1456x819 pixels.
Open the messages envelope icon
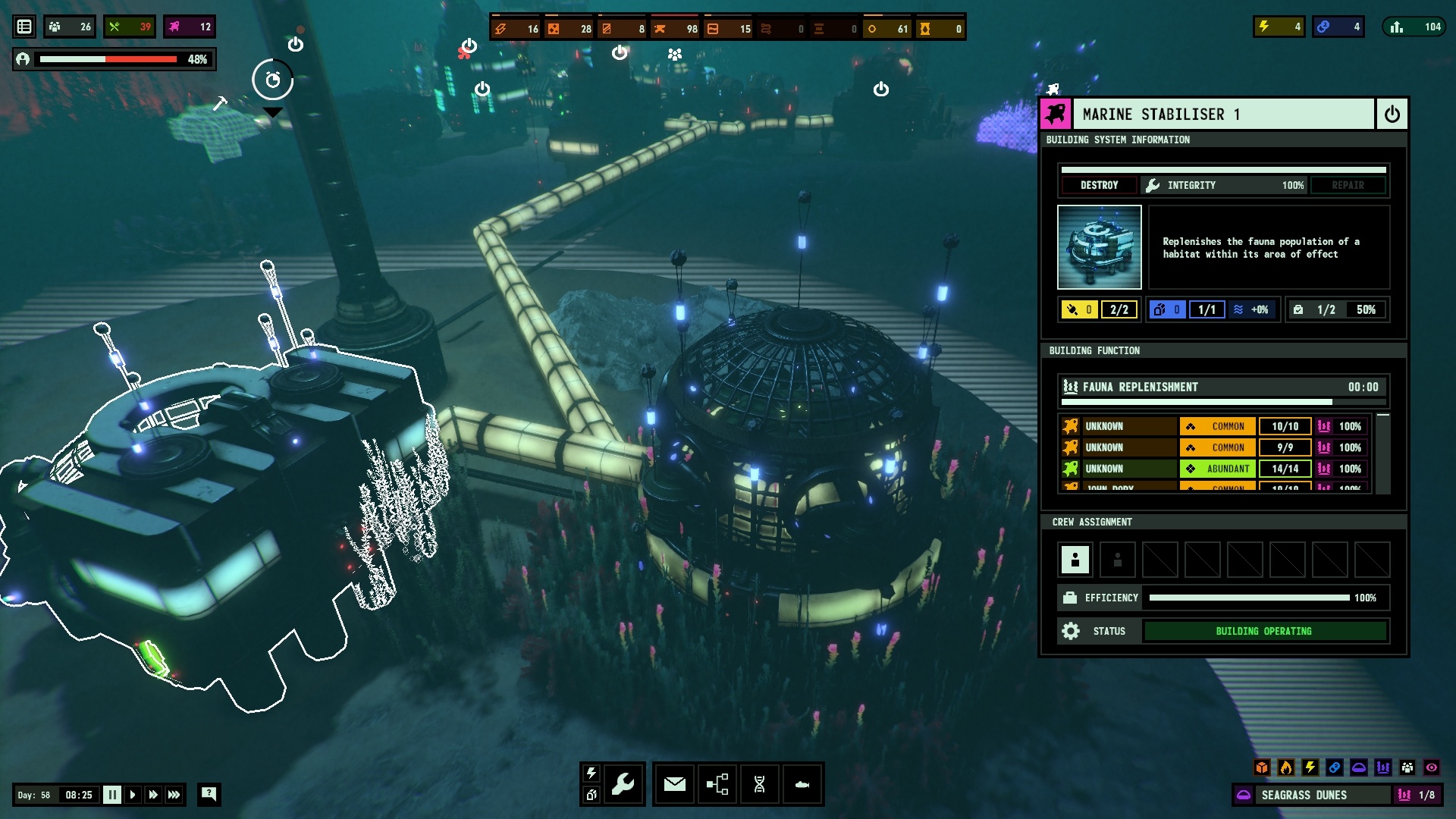pos(675,784)
